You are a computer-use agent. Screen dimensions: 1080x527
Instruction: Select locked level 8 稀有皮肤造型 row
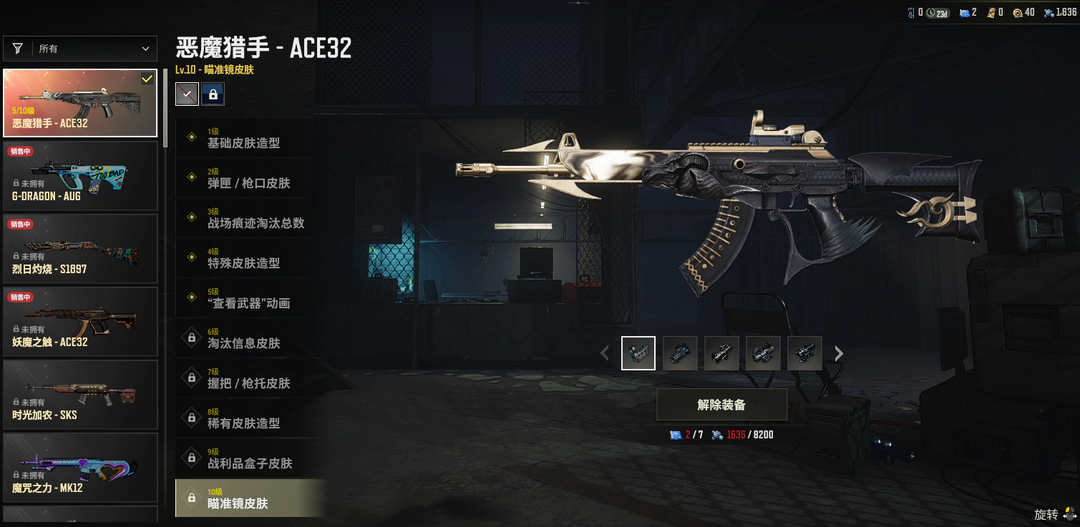[x=250, y=418]
